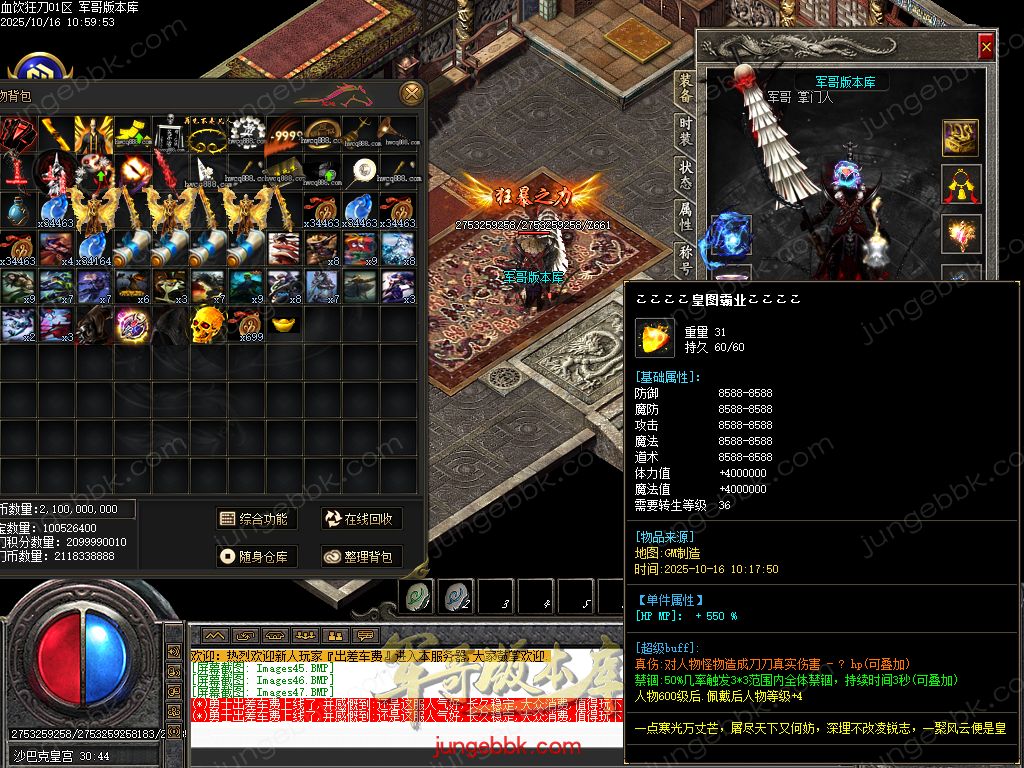Close the character equipment panel

click(986, 46)
